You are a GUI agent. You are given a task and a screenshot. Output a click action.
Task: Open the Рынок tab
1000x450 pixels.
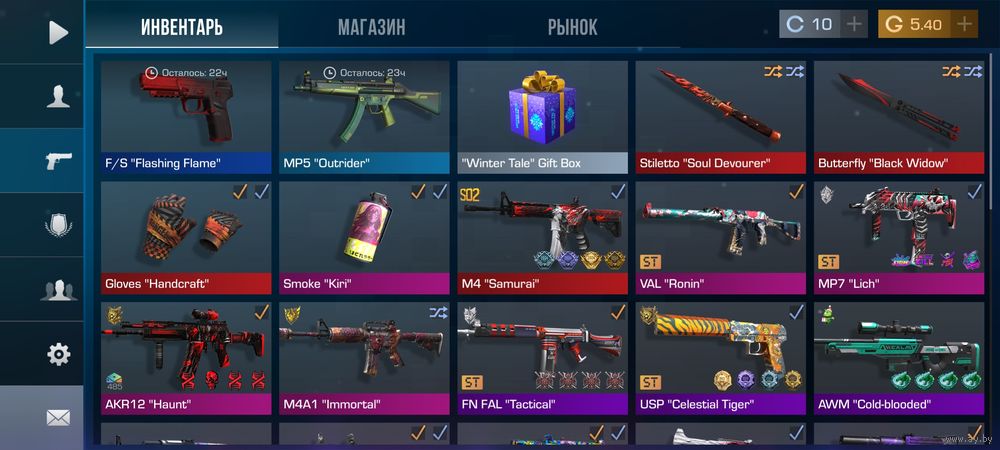(572, 27)
